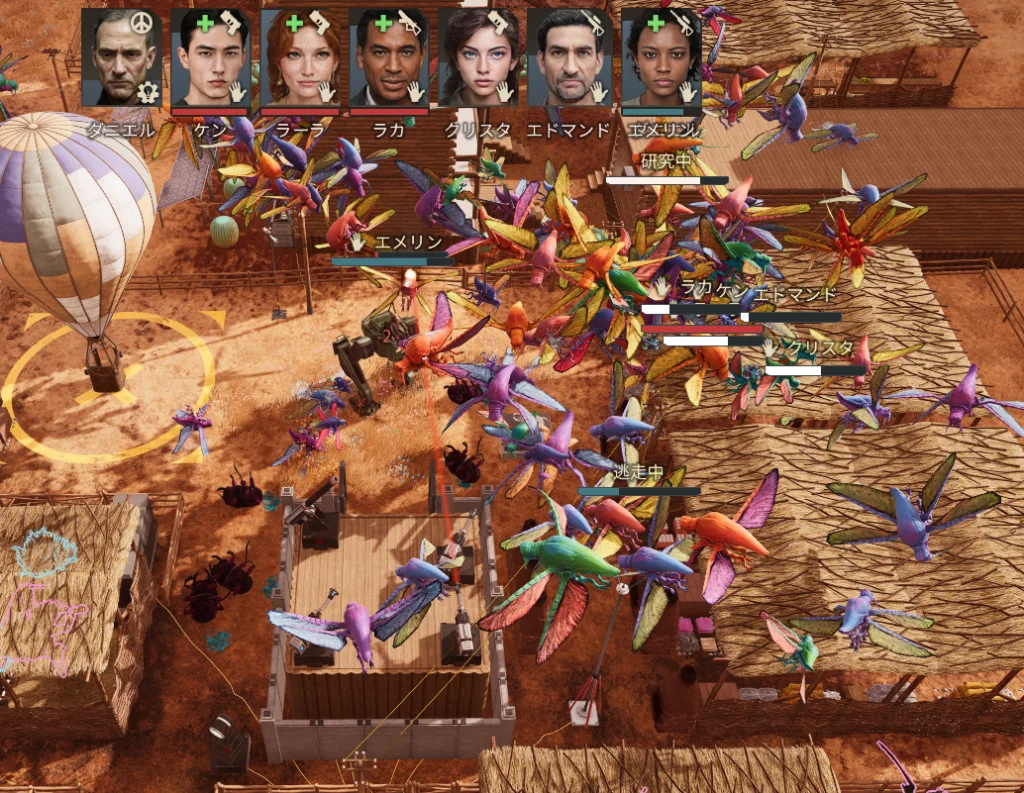Choose survivor ラーラ's portrait

point(299,58)
